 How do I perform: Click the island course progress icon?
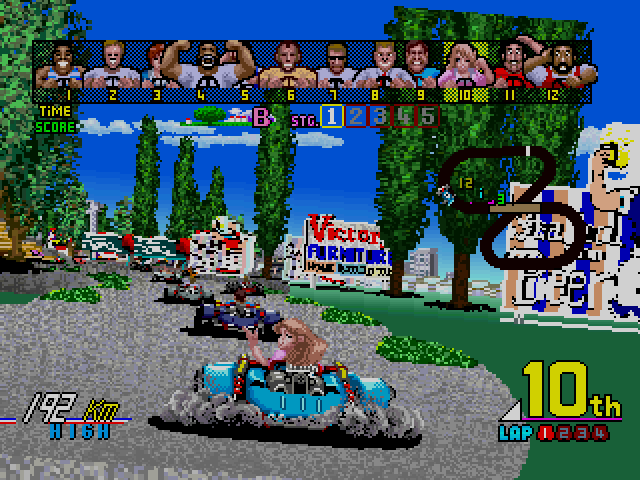(x=213, y=116)
